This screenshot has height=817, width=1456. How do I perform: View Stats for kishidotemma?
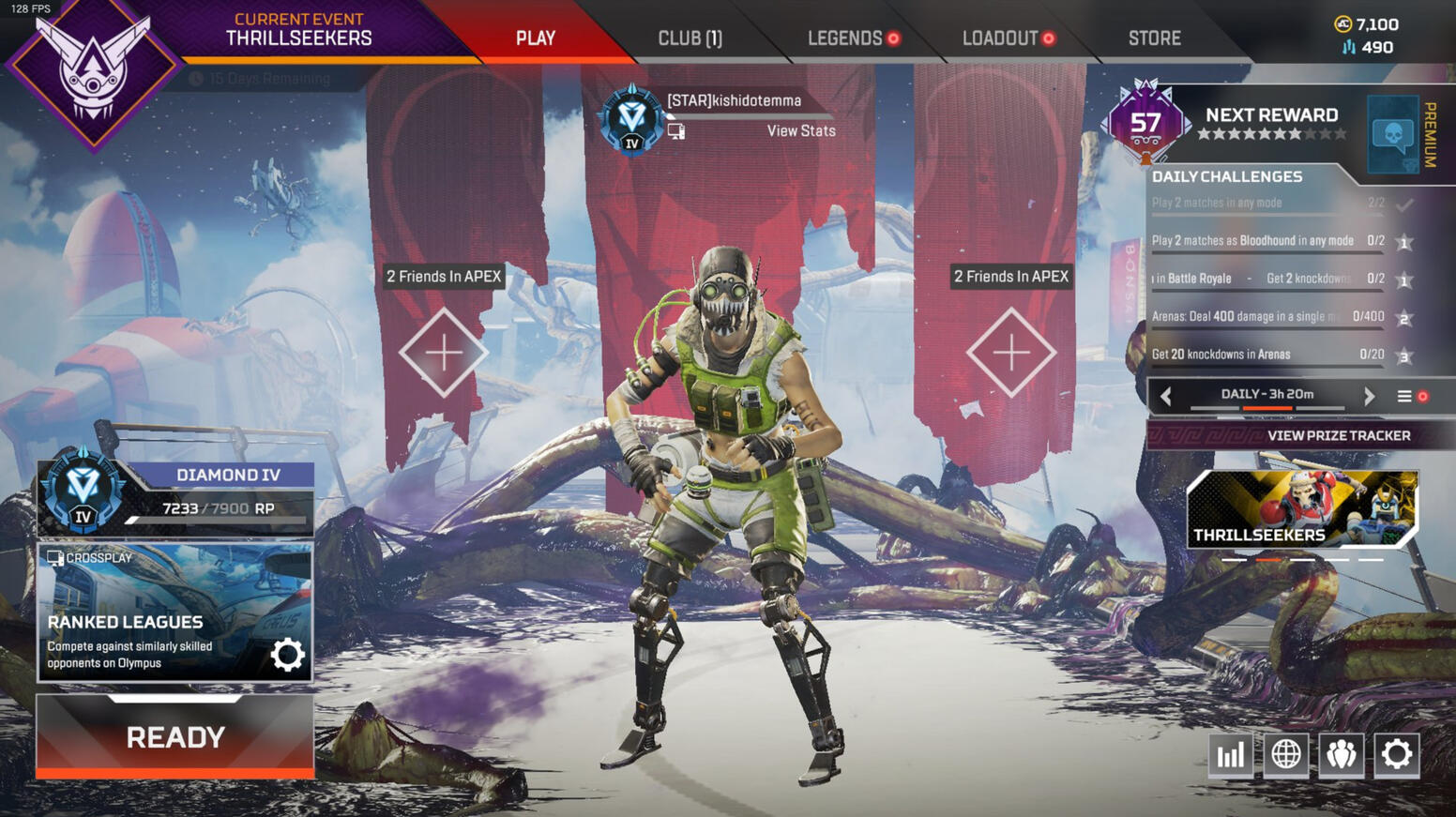point(800,131)
